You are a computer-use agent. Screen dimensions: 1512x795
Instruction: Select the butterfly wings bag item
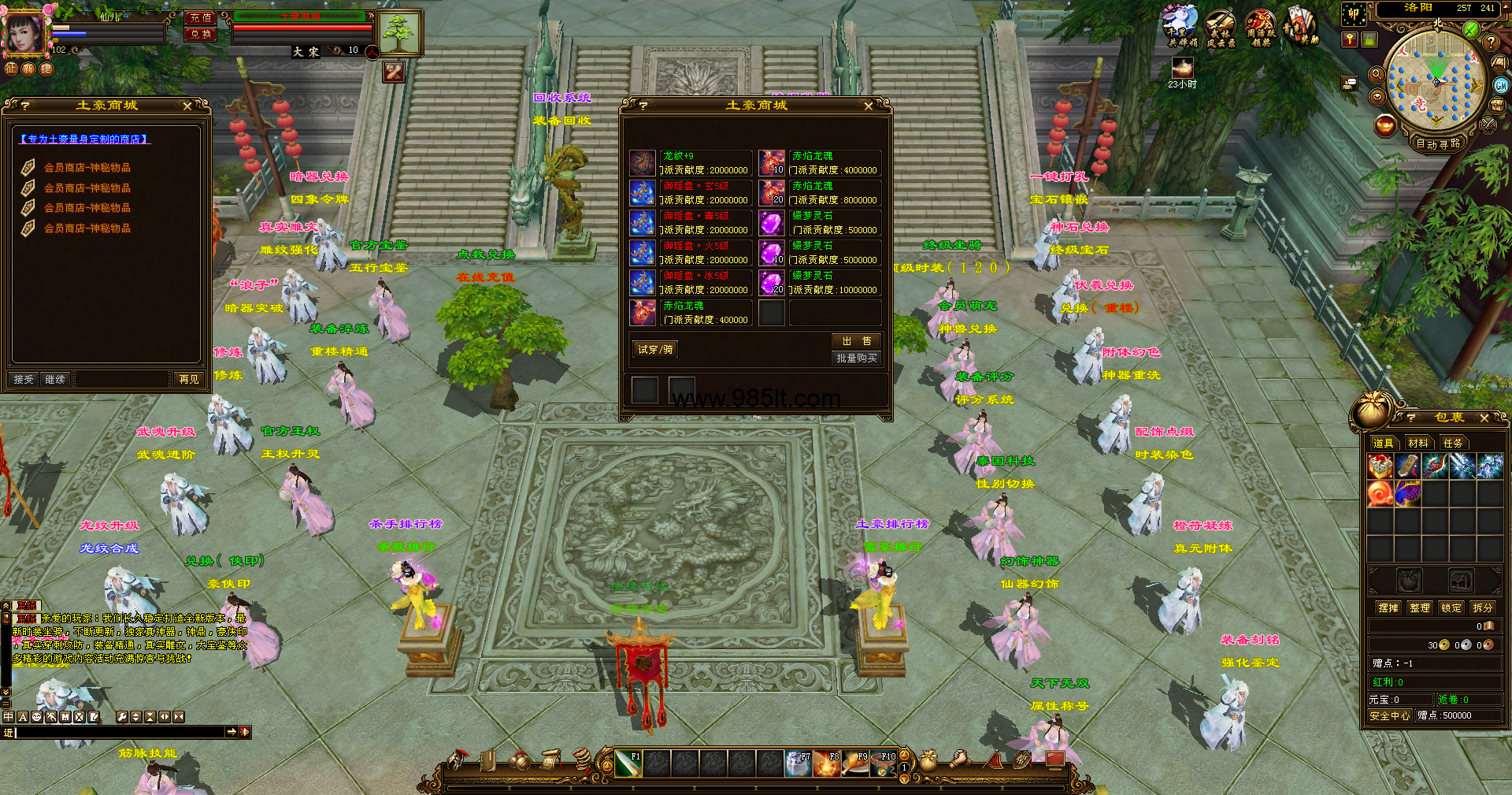(x=1407, y=494)
